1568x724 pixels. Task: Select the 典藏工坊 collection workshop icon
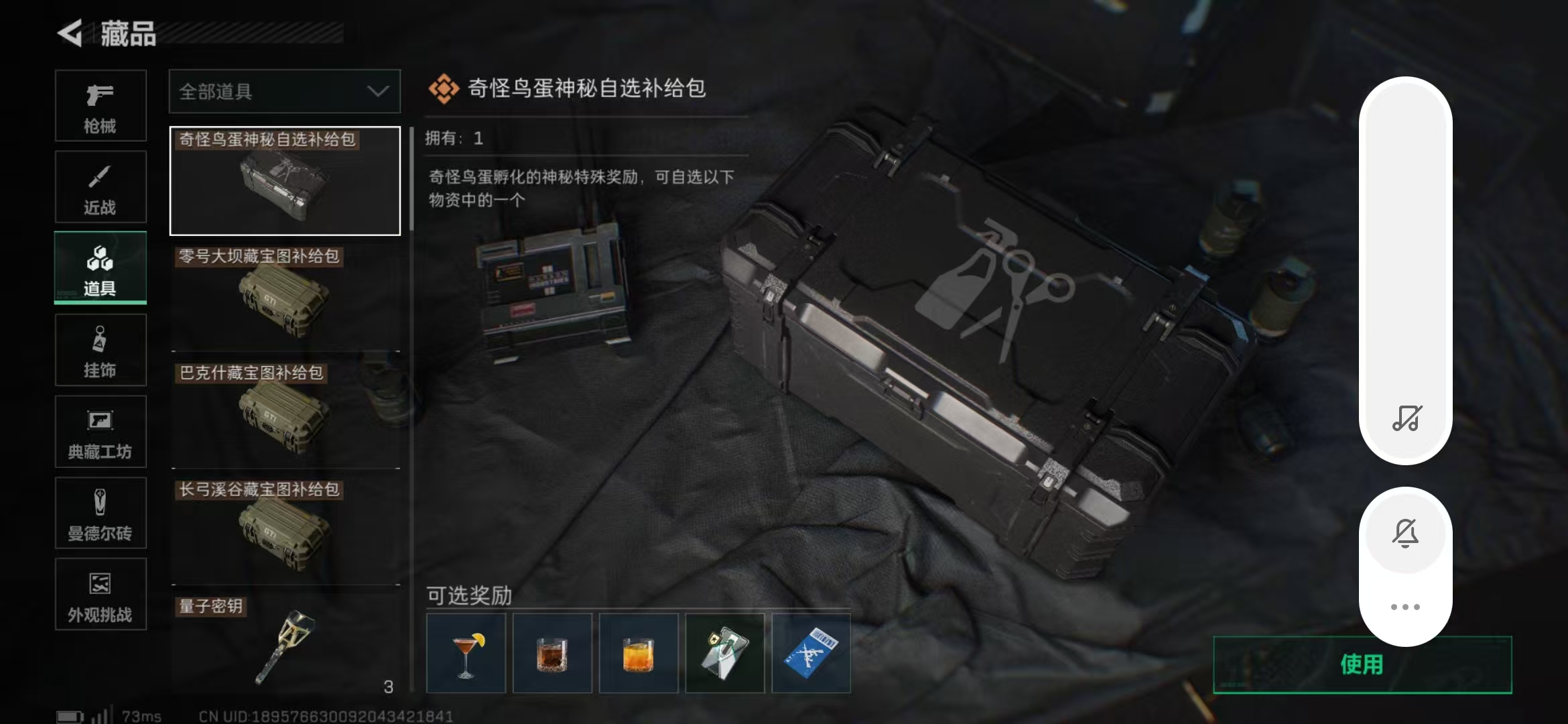101,431
